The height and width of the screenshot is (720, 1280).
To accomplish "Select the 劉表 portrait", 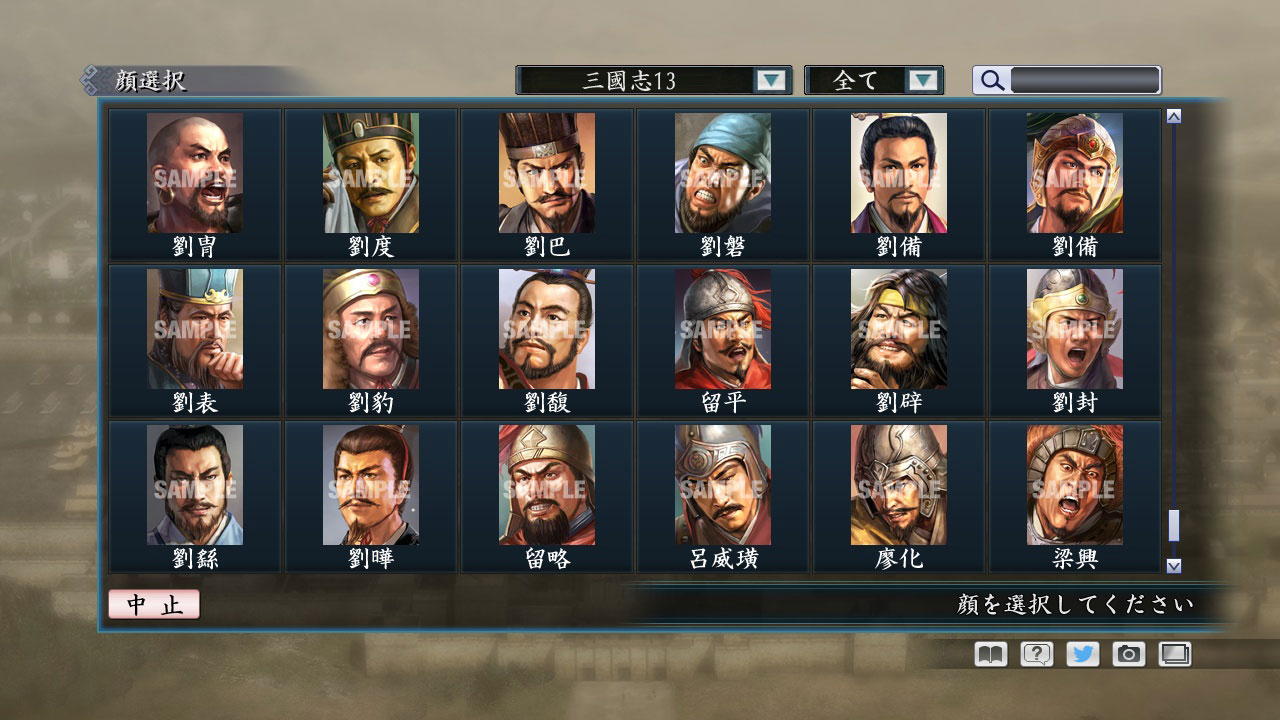I will pyautogui.click(x=192, y=328).
